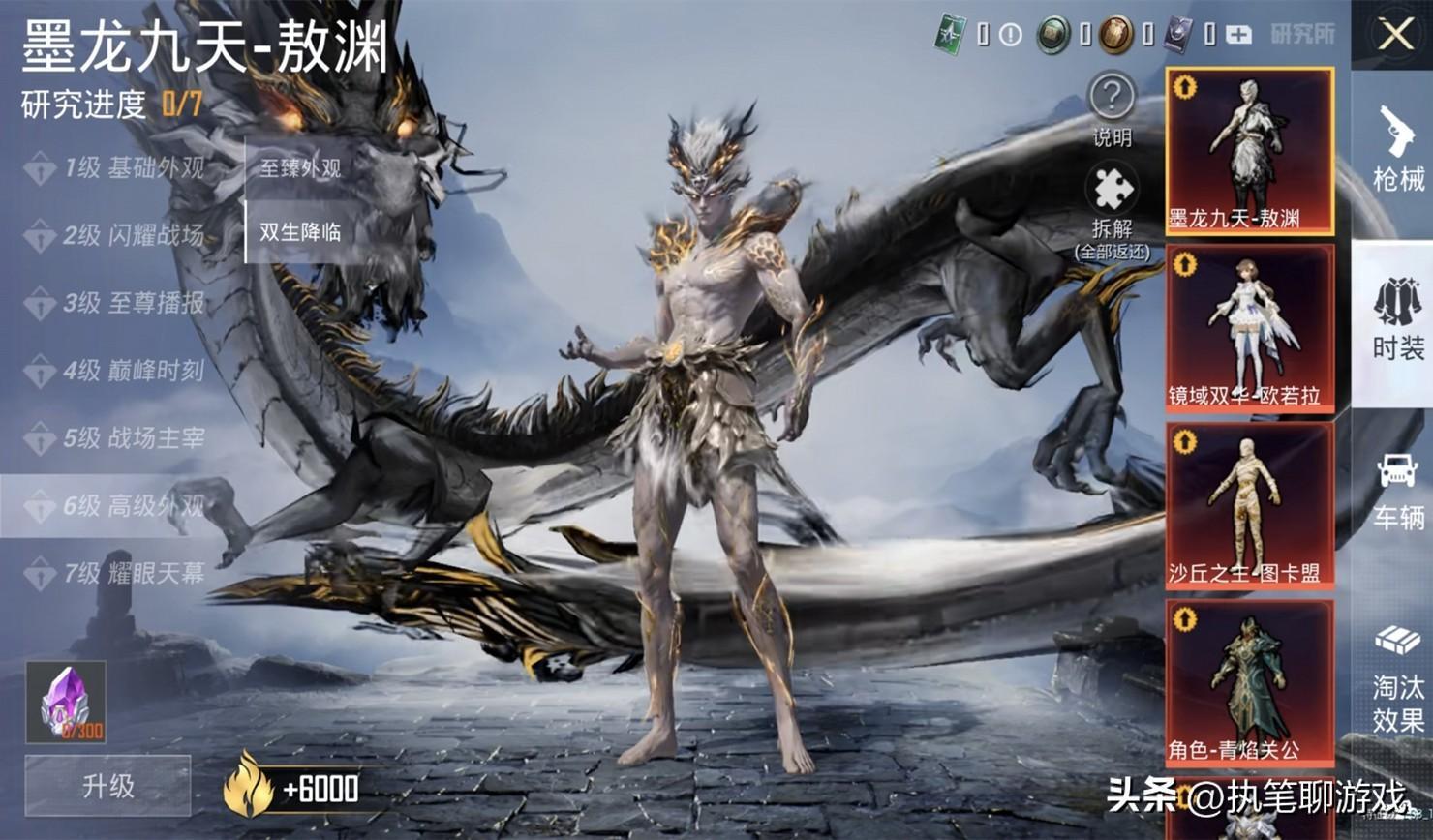Switch to the 车辆 vehicles tab
This screenshot has width=1433, height=840.
point(1397,492)
